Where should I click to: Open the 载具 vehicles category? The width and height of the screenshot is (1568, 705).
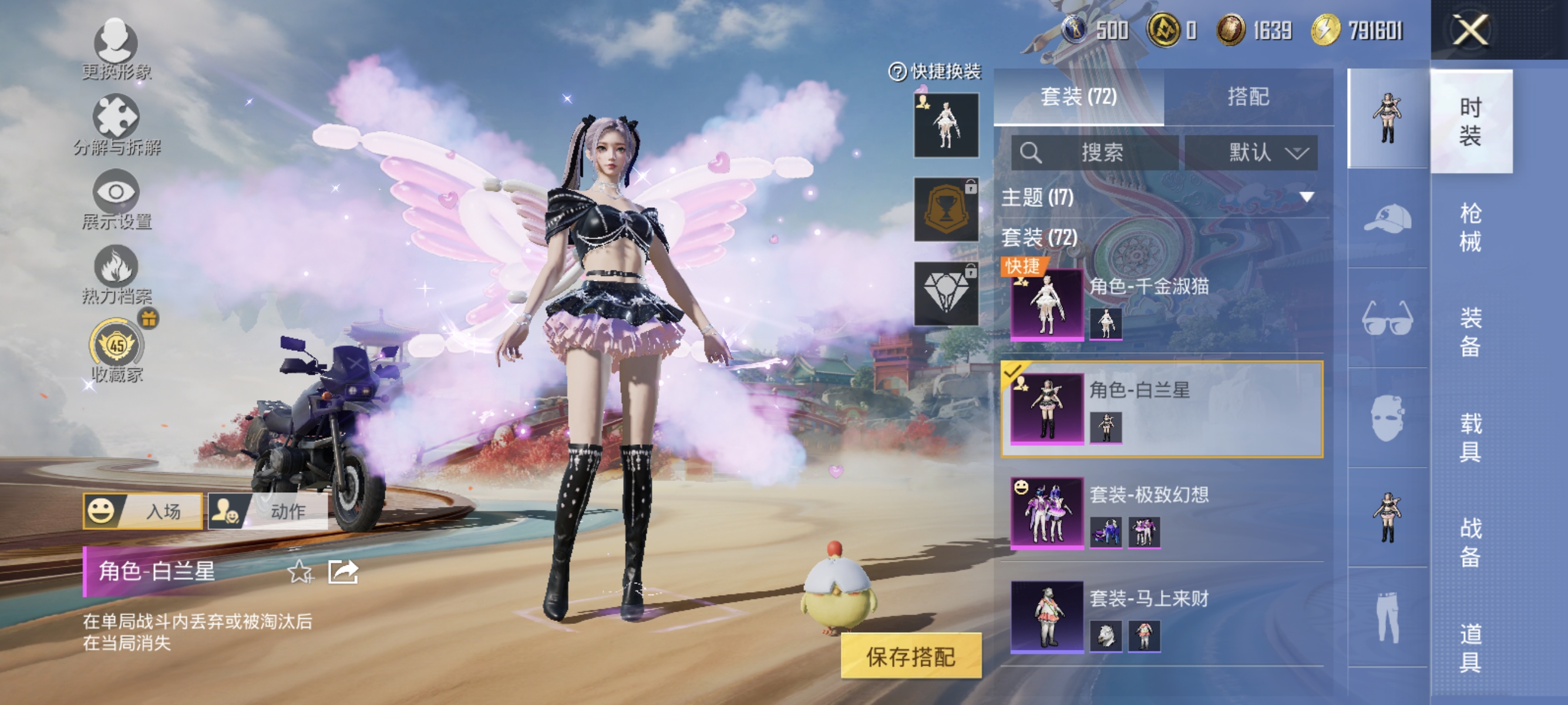coord(1471,437)
